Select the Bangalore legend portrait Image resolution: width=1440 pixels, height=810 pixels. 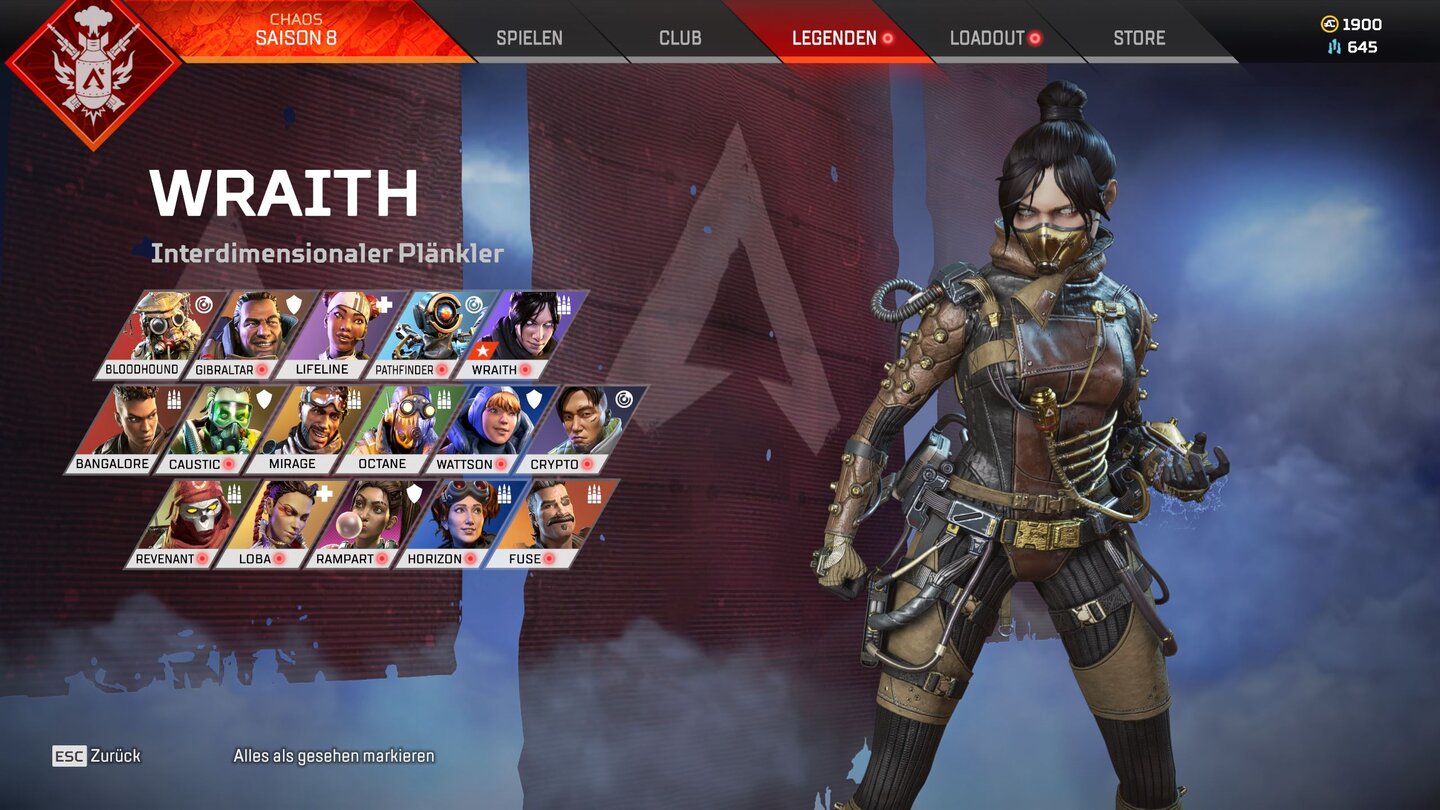(x=120, y=429)
